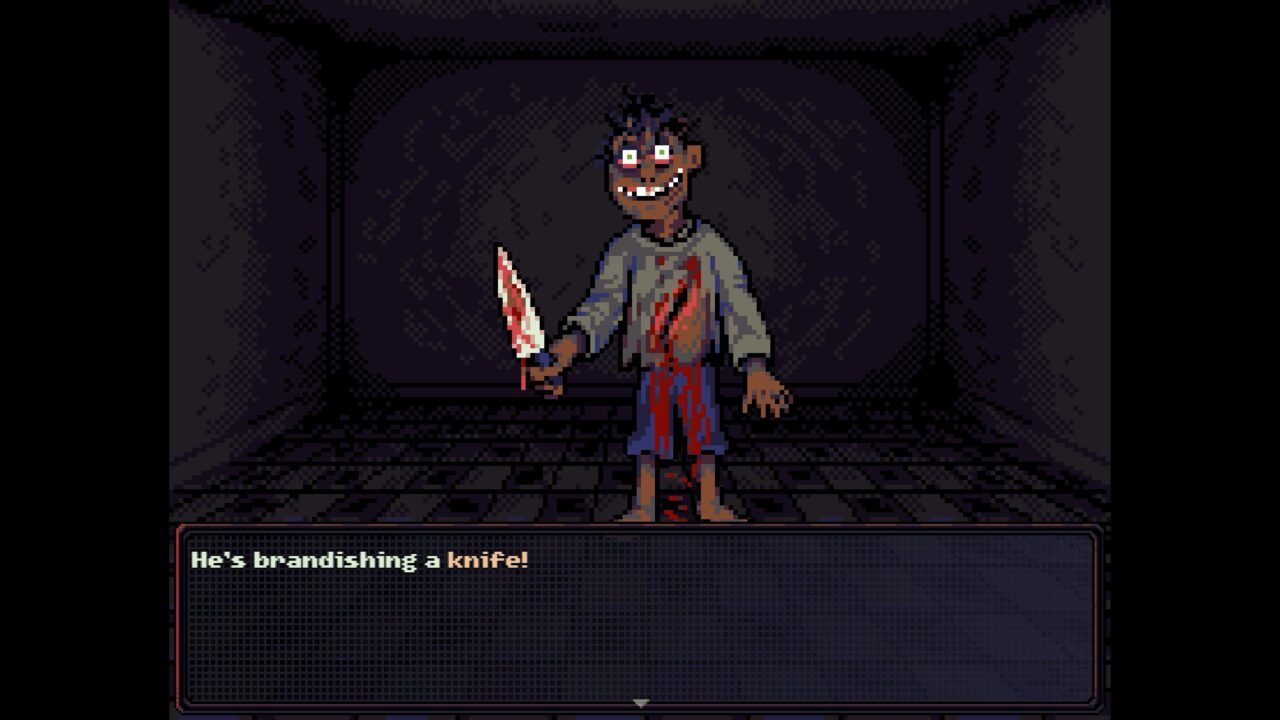Screen dimensions: 1280x720
Task: Click the dialogue advance arrow below the text box
Action: click(640, 702)
